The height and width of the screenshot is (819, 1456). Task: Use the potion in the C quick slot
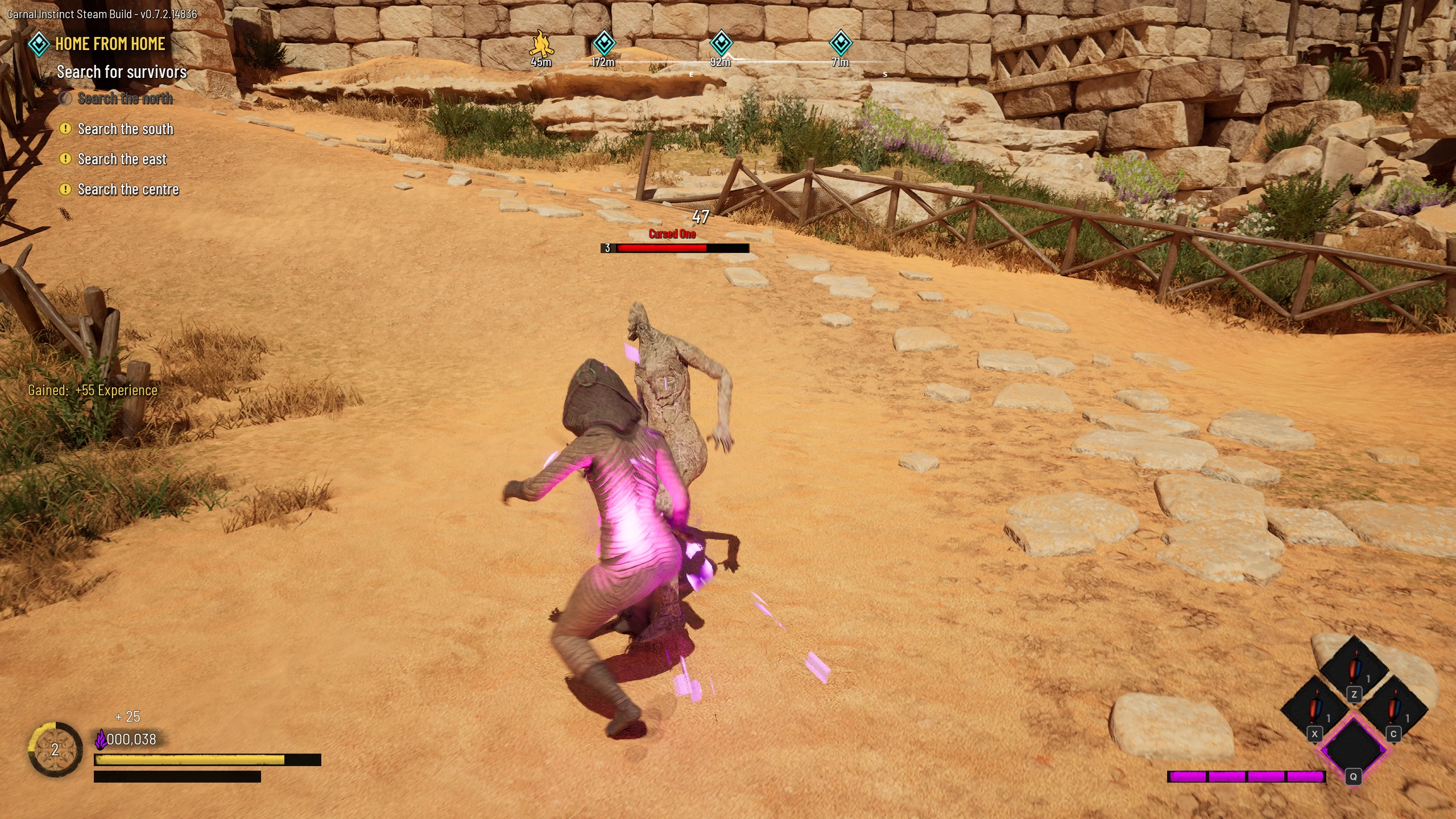coord(1393,709)
